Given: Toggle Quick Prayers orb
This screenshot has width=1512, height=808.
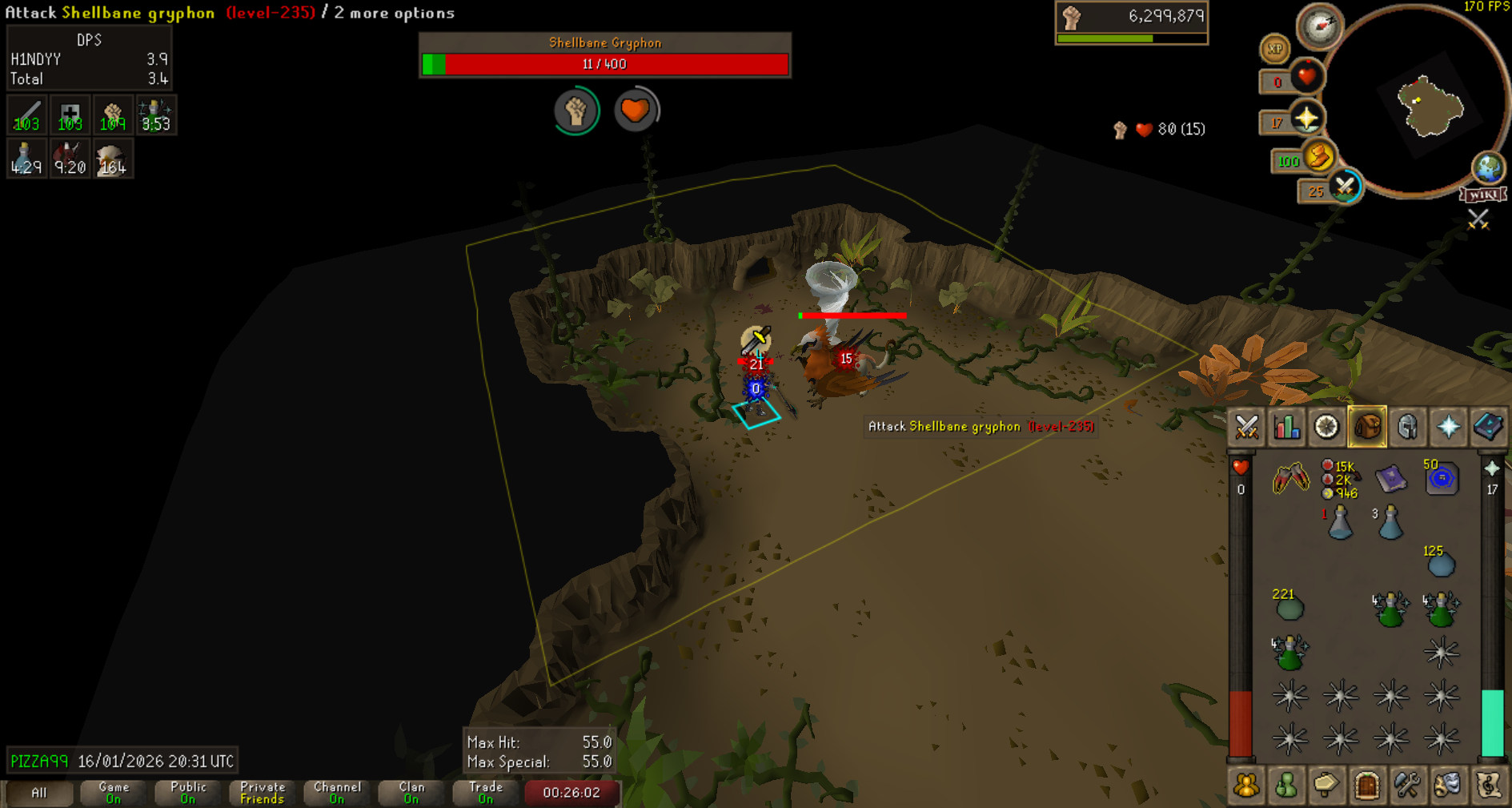Looking at the screenshot, I should (1306, 119).
